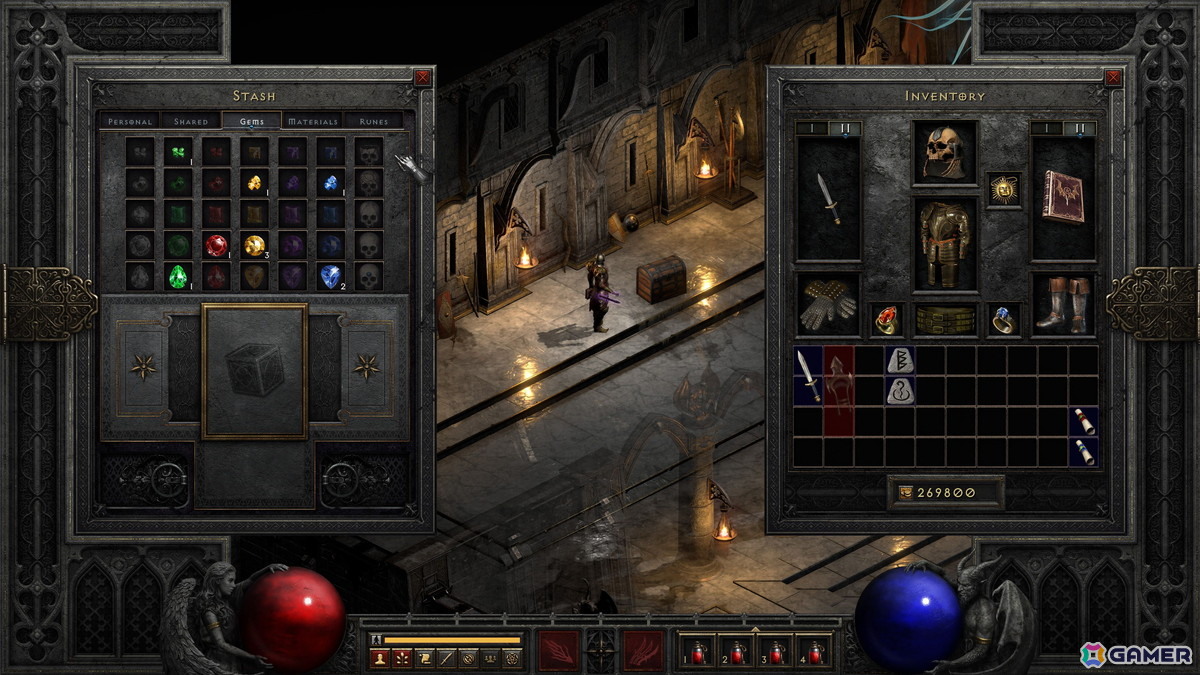
Task: Select the blue sapphire teardrop gem
Action: 330,276
